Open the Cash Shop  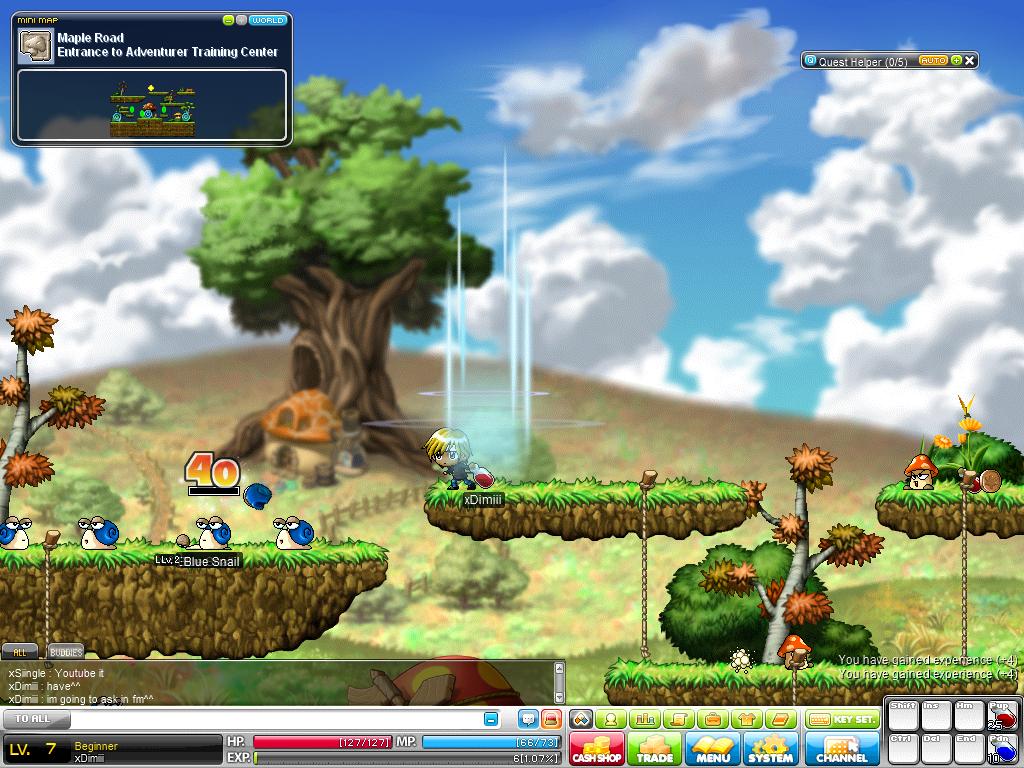click(597, 748)
